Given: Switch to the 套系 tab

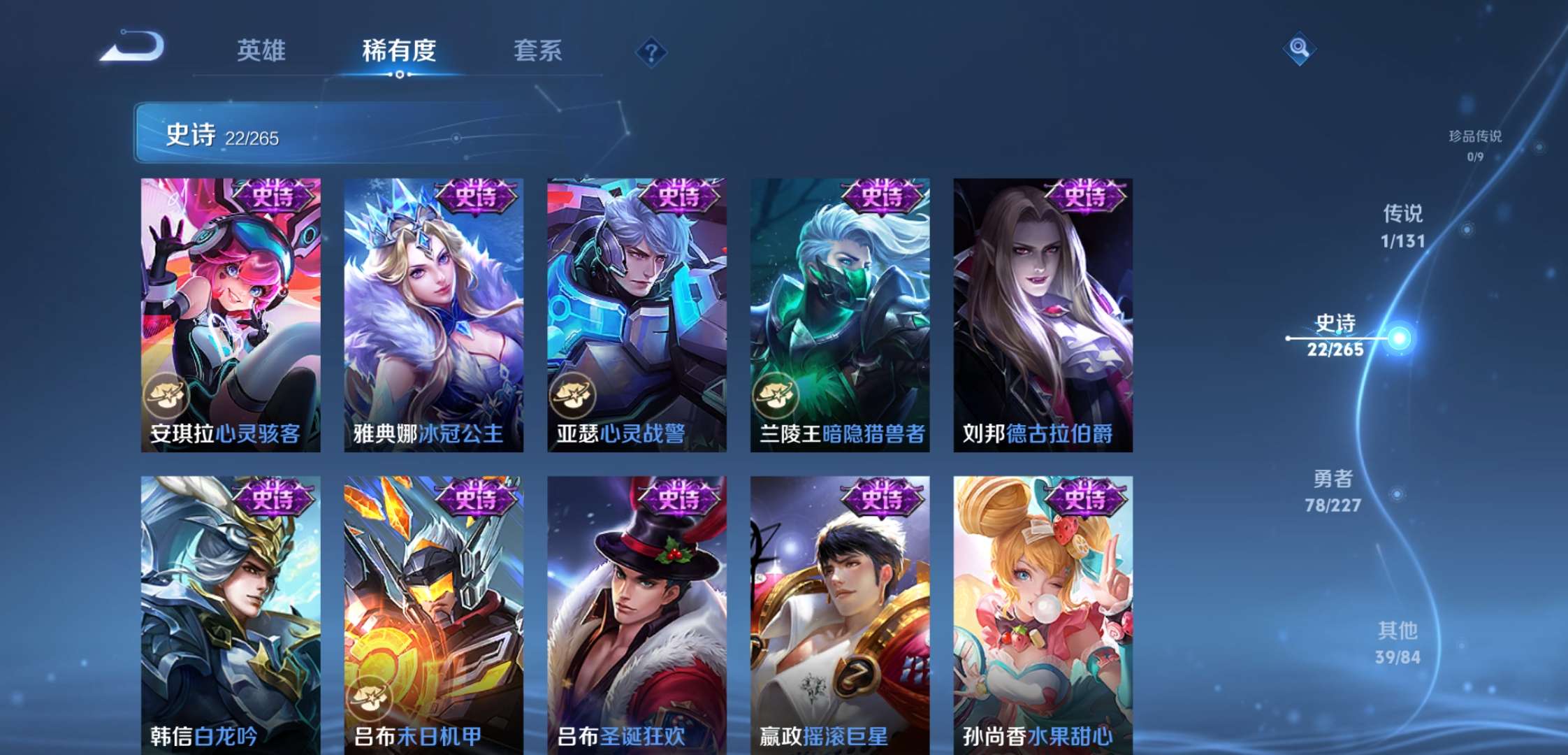Looking at the screenshot, I should (539, 49).
